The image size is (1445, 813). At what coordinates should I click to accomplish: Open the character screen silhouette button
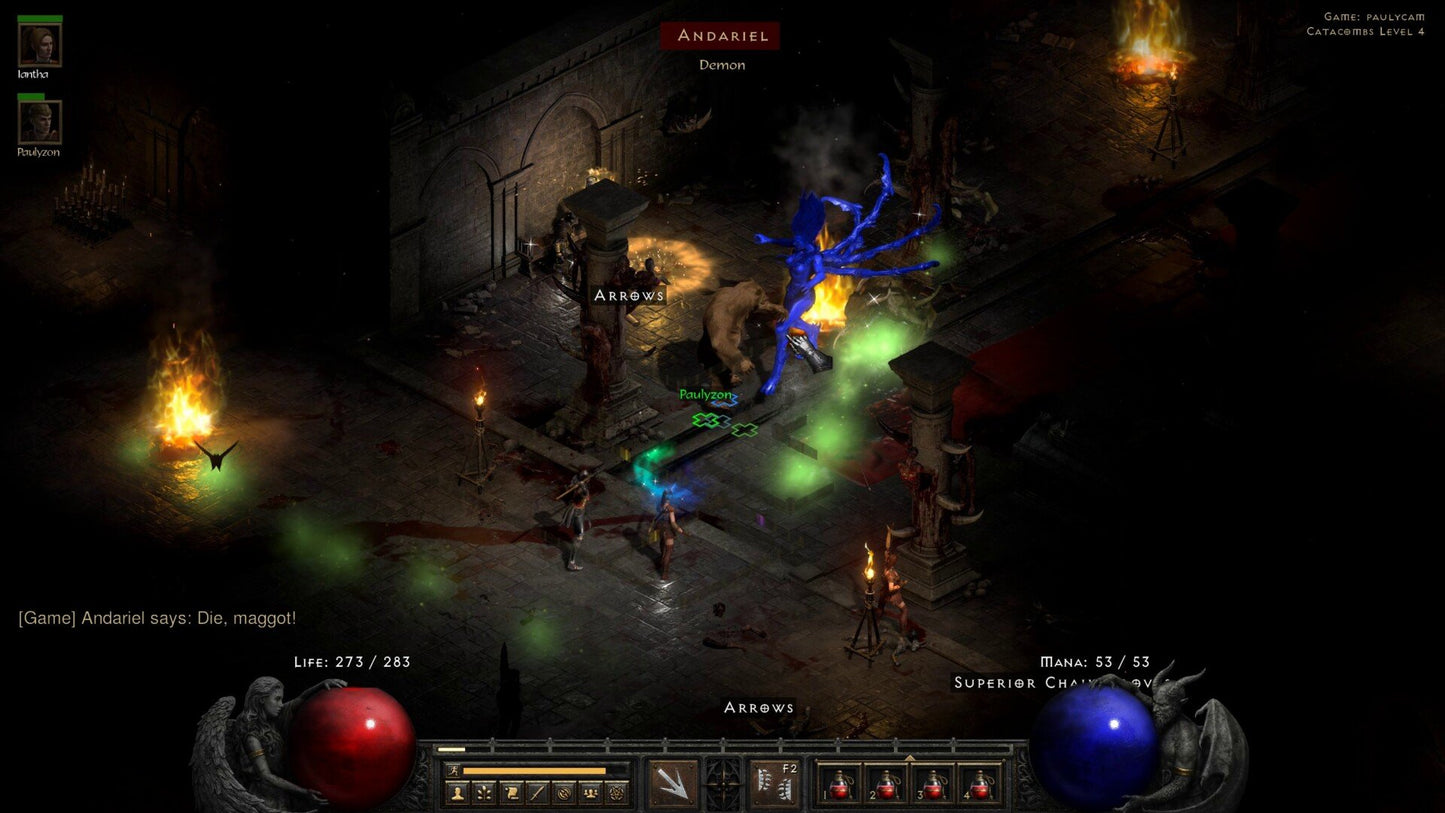[457, 793]
